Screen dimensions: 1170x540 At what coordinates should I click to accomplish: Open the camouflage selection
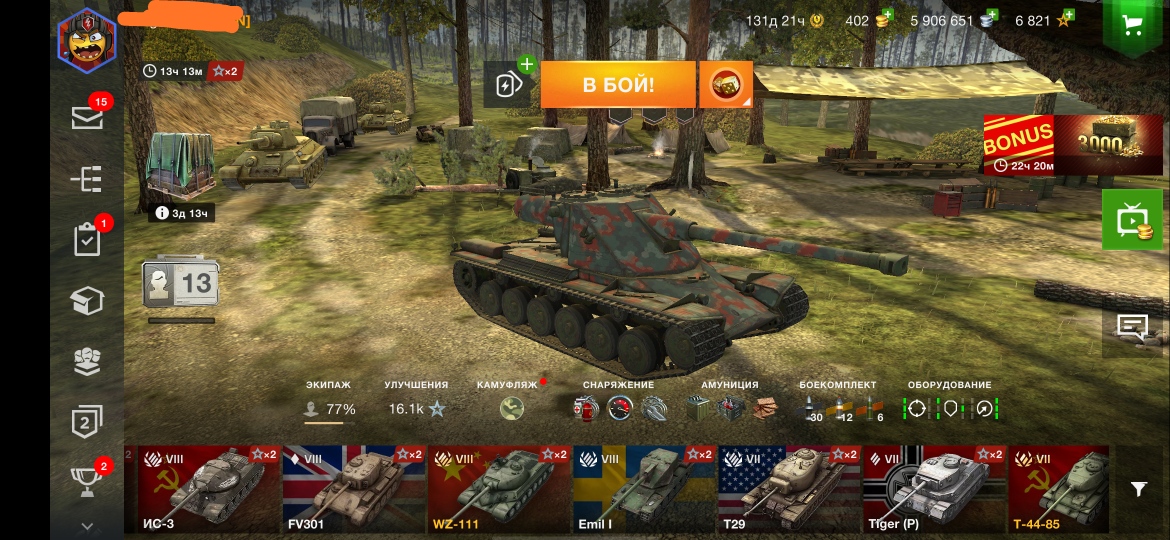[513, 408]
